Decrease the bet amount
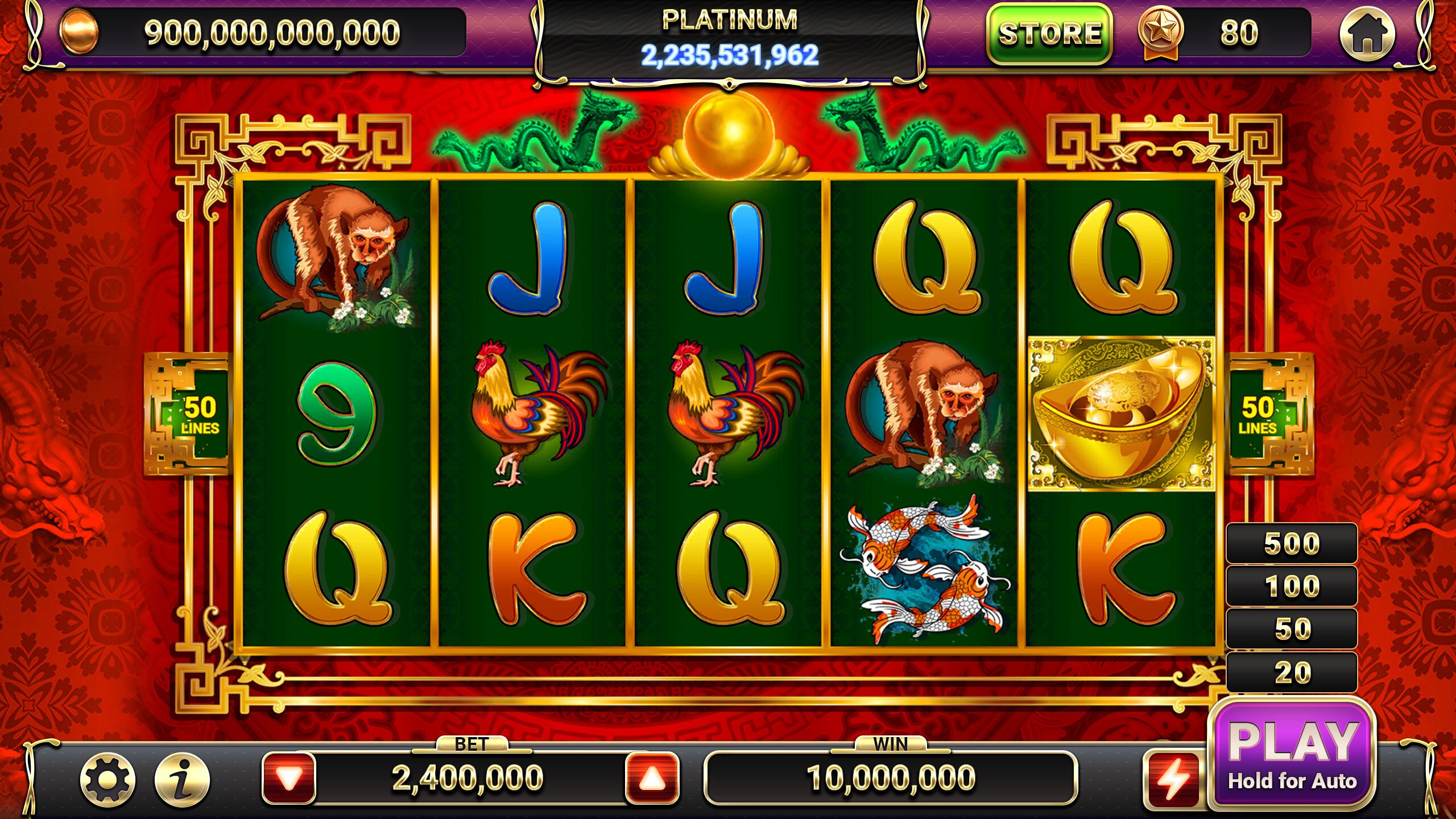 click(x=289, y=778)
